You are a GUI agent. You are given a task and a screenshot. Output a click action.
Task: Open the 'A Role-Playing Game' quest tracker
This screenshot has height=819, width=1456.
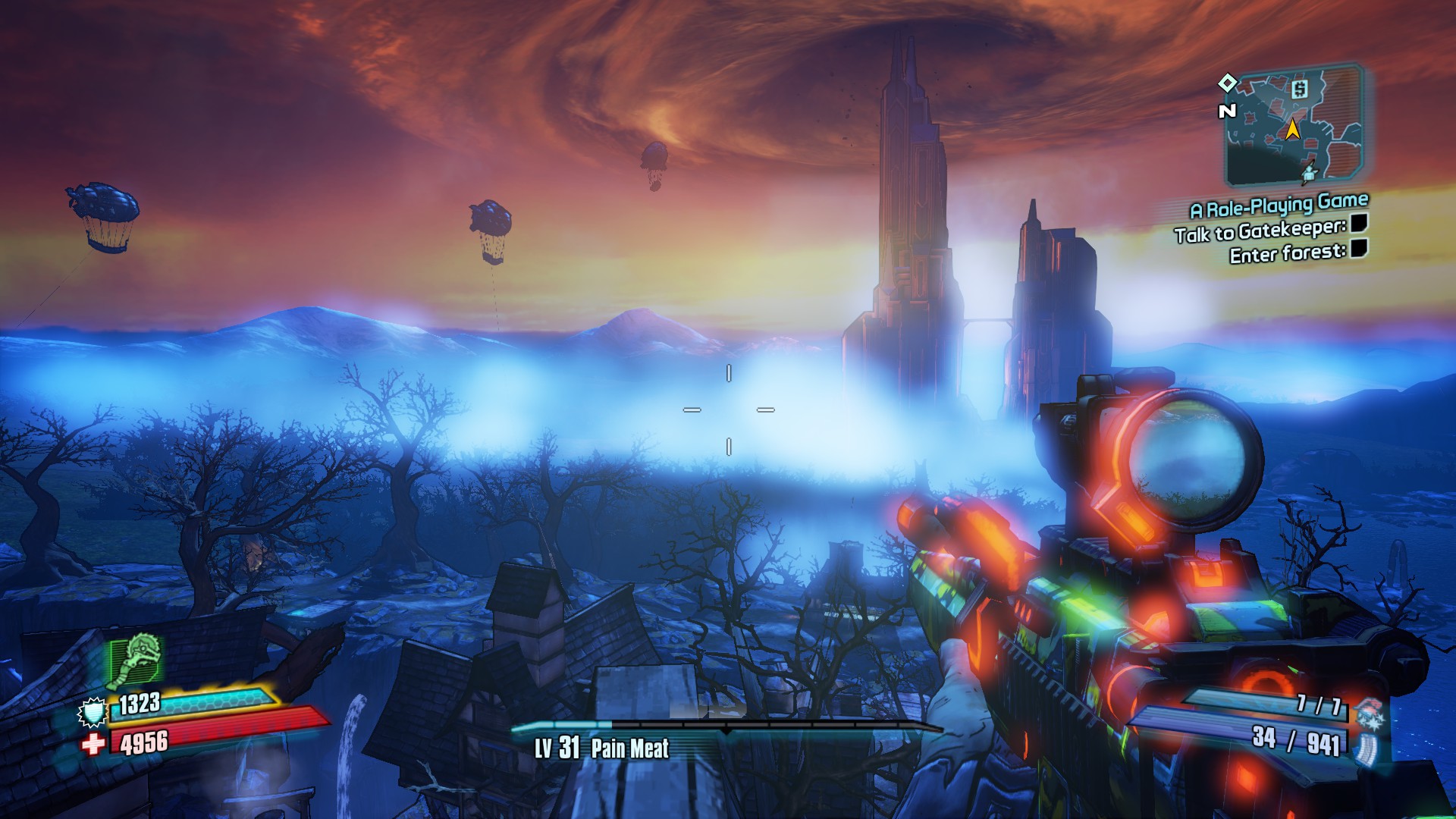pos(1279,205)
